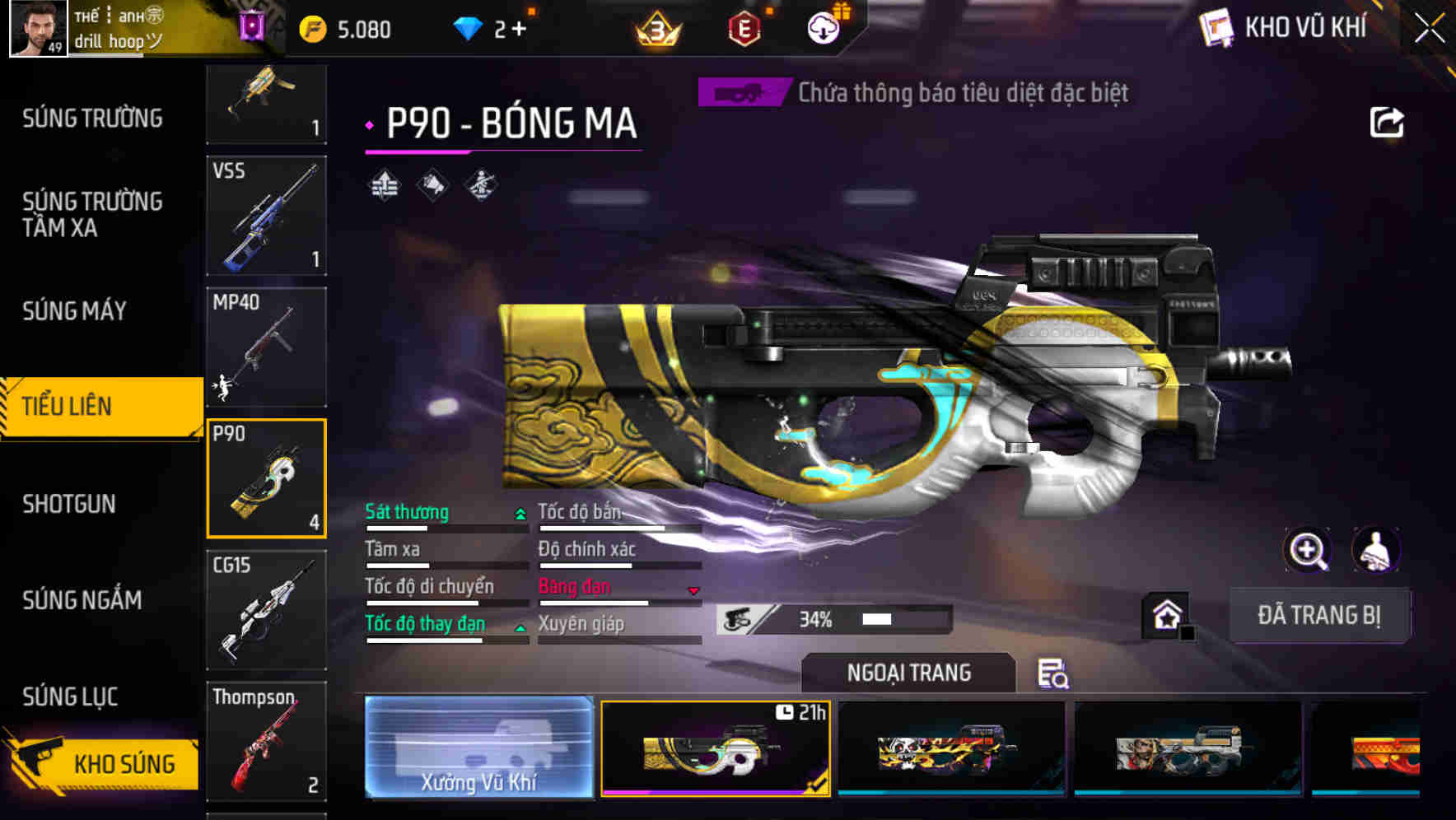Zoom in with the magnifier icon
This screenshot has width=1456, height=820.
[1309, 550]
